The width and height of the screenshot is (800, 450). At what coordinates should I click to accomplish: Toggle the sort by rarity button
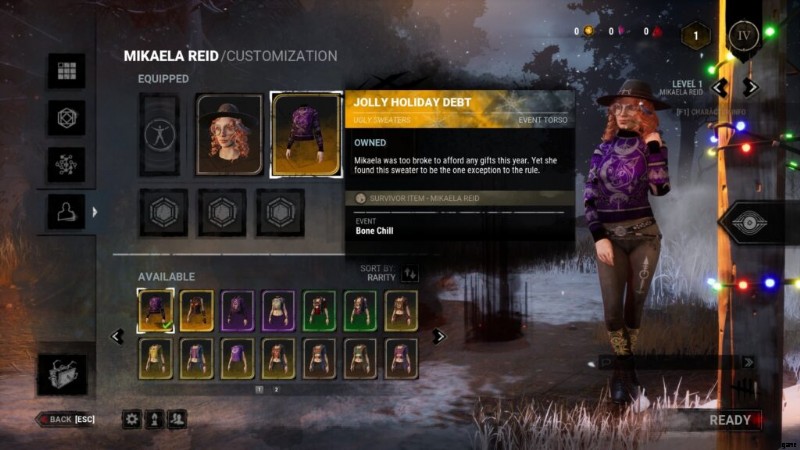(x=410, y=273)
